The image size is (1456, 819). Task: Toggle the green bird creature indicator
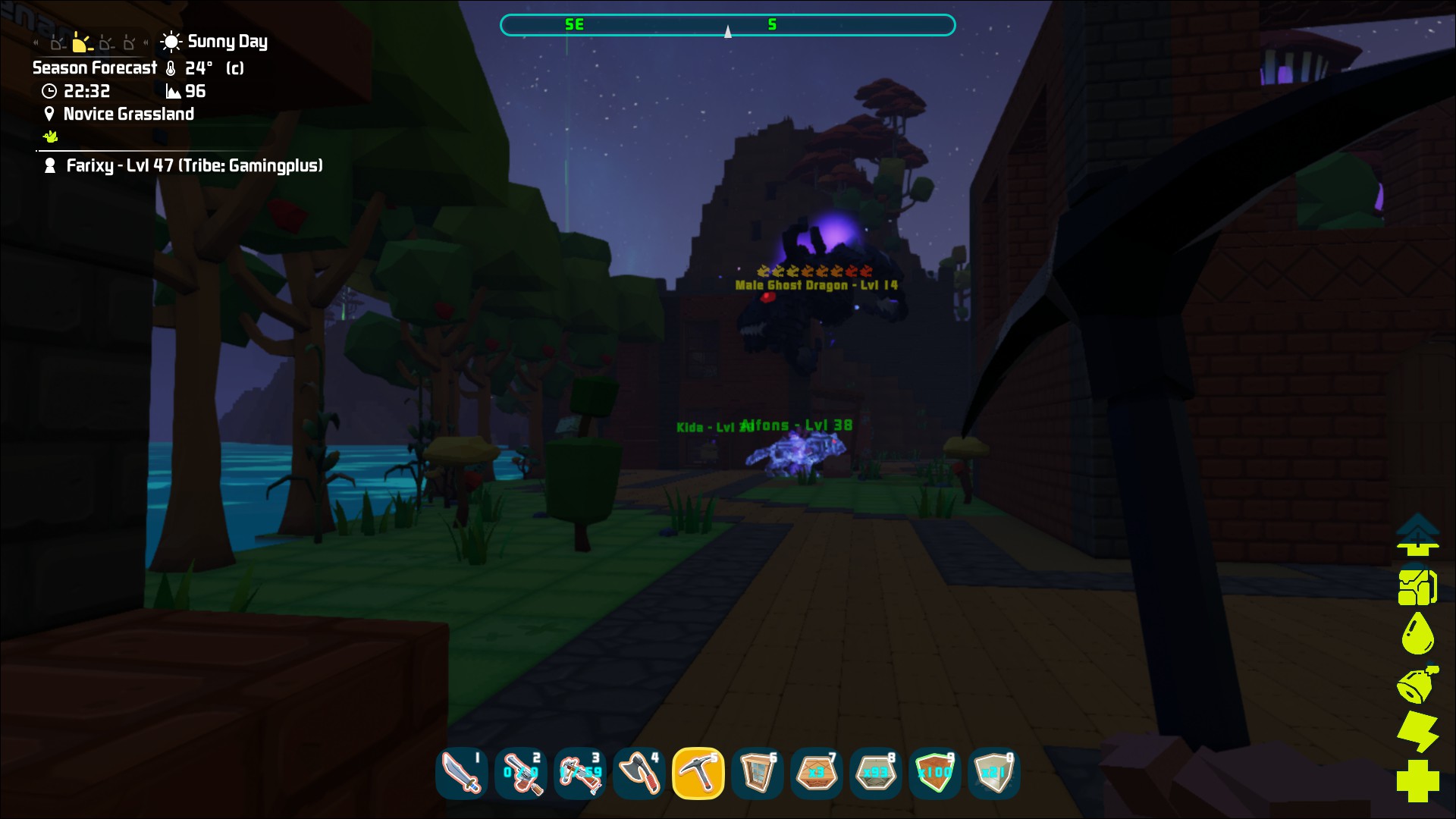(50, 136)
